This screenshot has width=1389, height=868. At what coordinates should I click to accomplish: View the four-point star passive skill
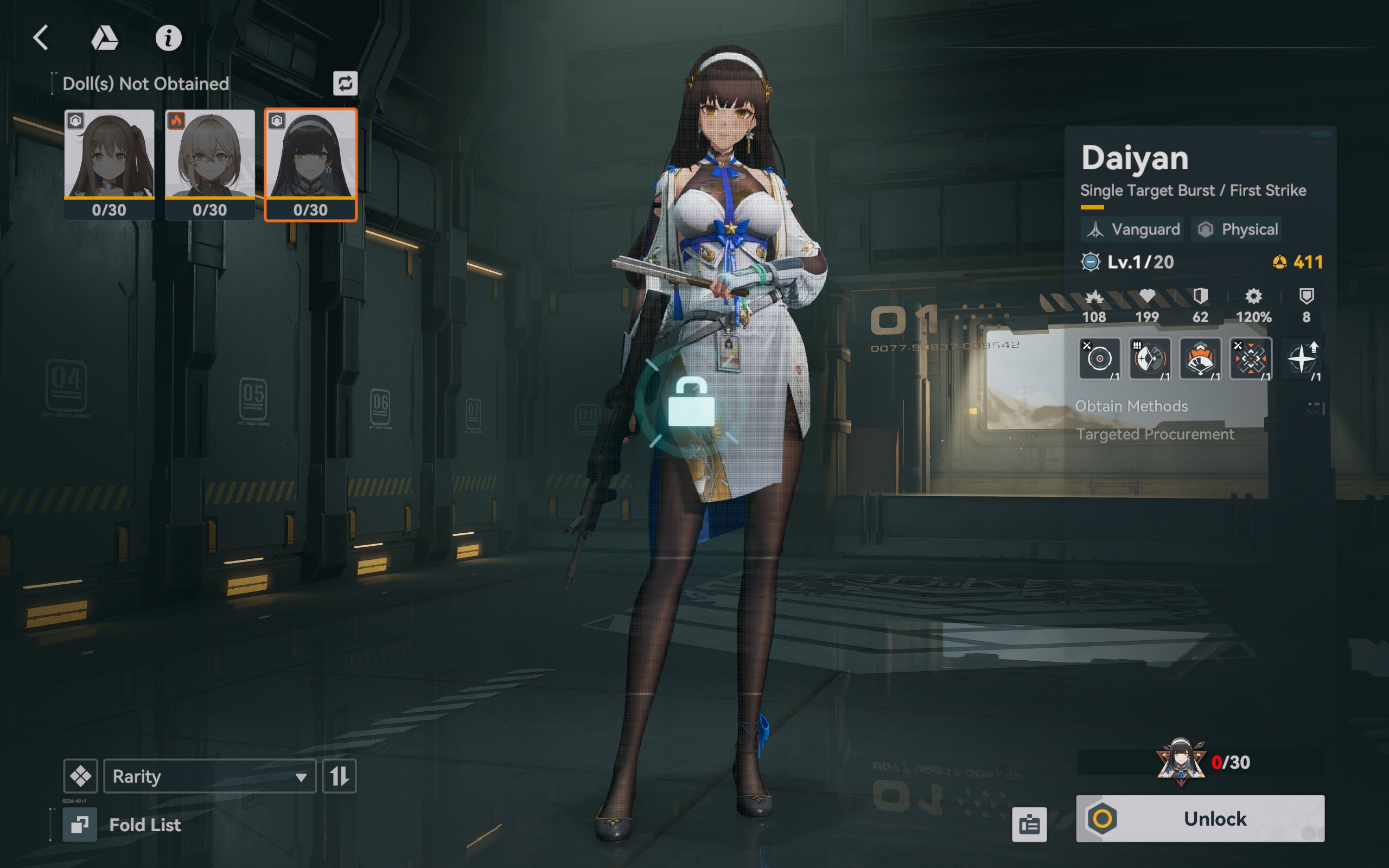[1302, 359]
